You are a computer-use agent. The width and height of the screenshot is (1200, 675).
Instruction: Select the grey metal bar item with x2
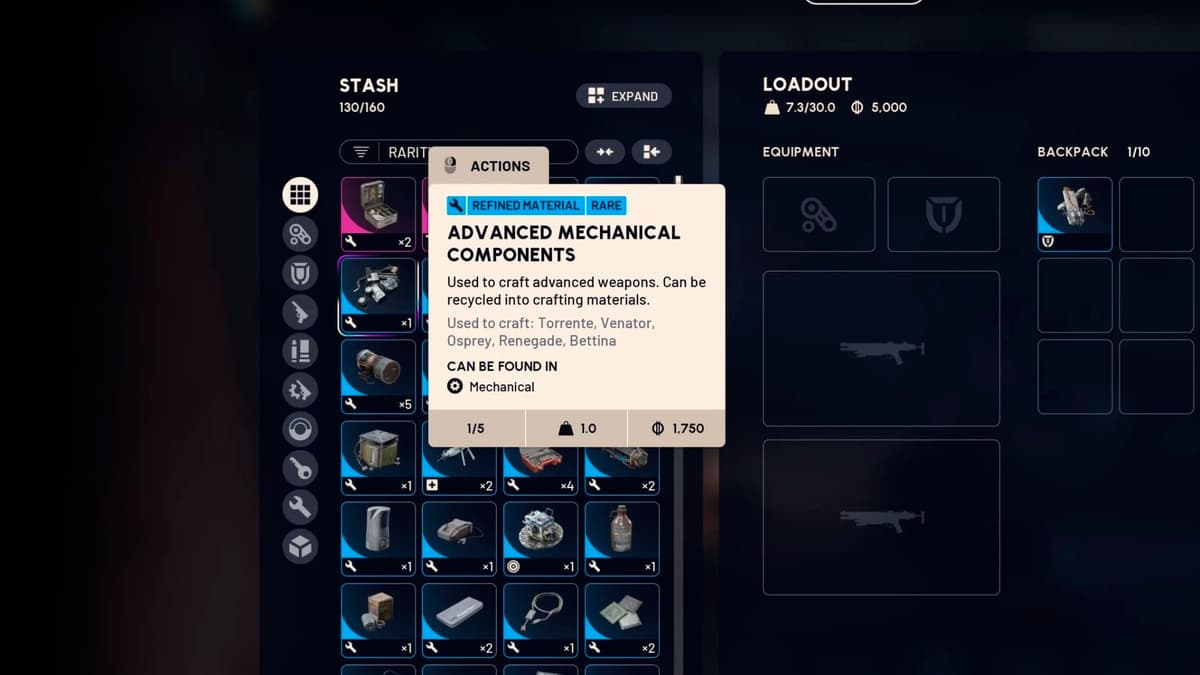tap(459, 620)
